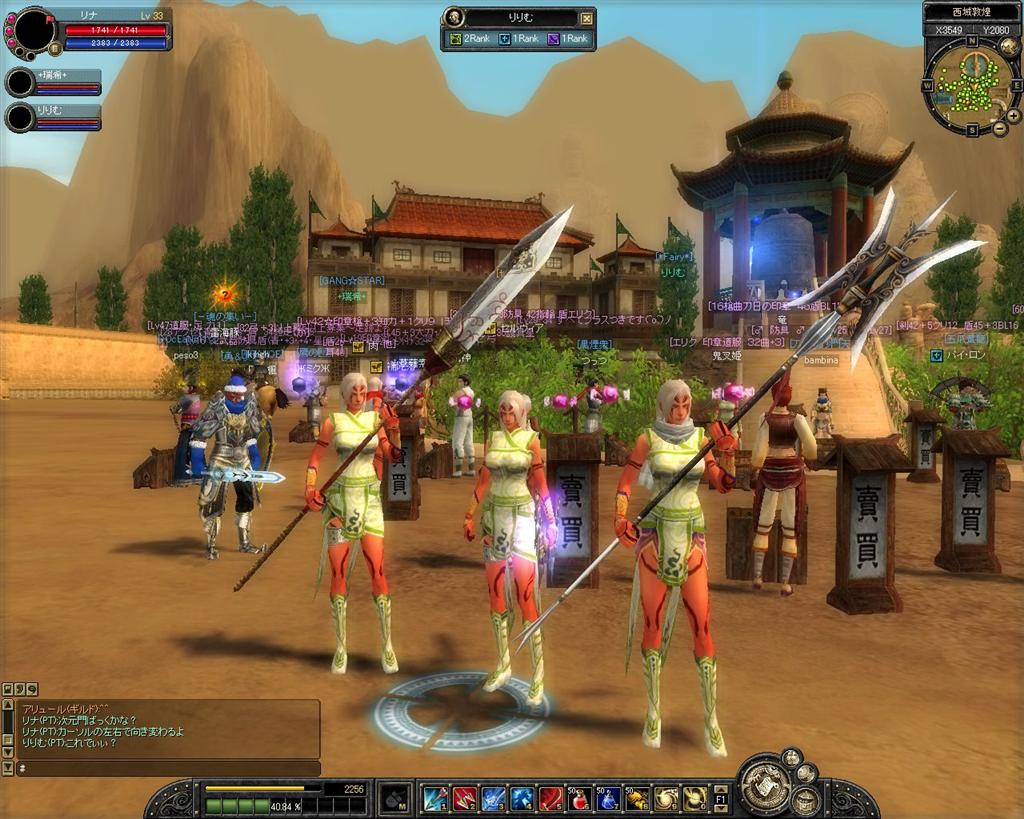The height and width of the screenshot is (819, 1024).
Task: Switch hotbar page with the F1 up arrow
Action: pyautogui.click(x=721, y=790)
